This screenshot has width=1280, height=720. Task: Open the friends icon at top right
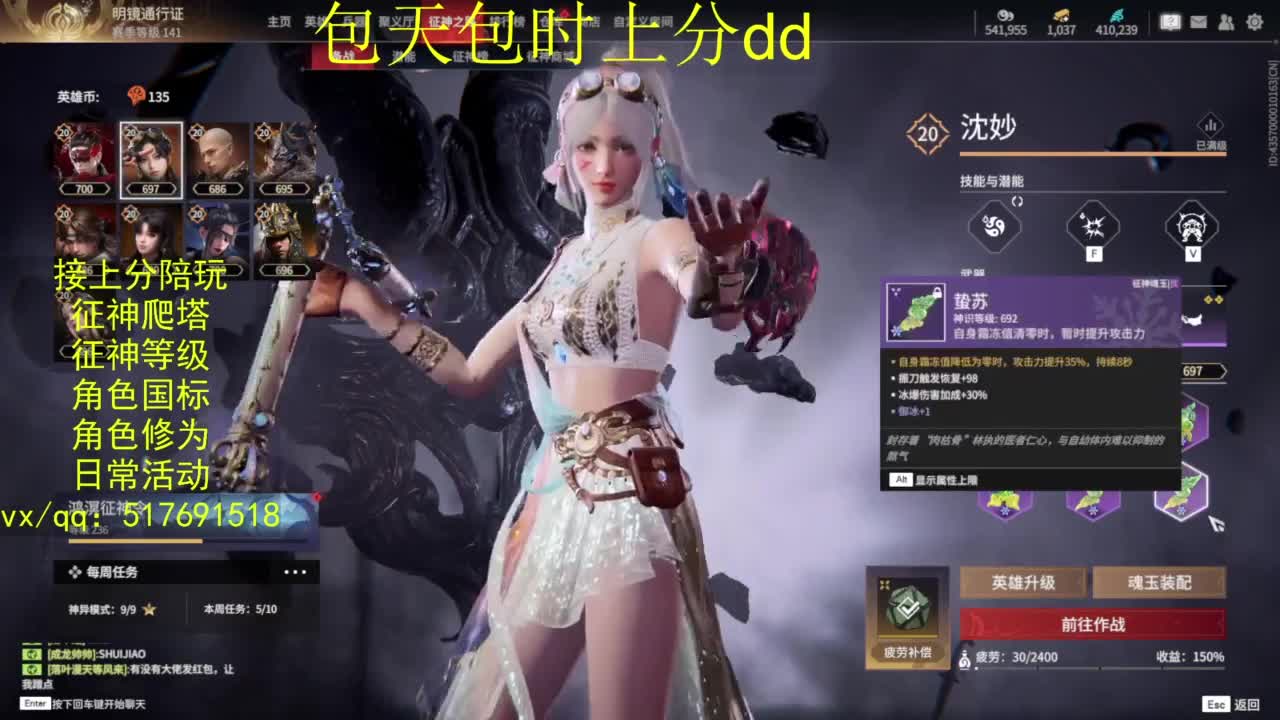[x=1226, y=21]
